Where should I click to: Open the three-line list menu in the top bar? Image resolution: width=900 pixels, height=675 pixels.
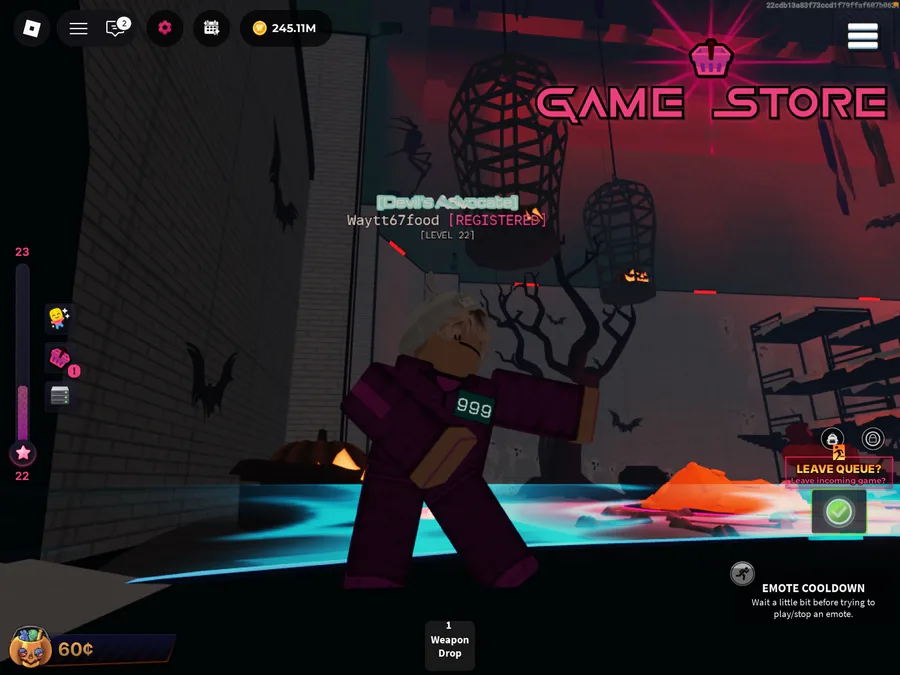pos(78,28)
